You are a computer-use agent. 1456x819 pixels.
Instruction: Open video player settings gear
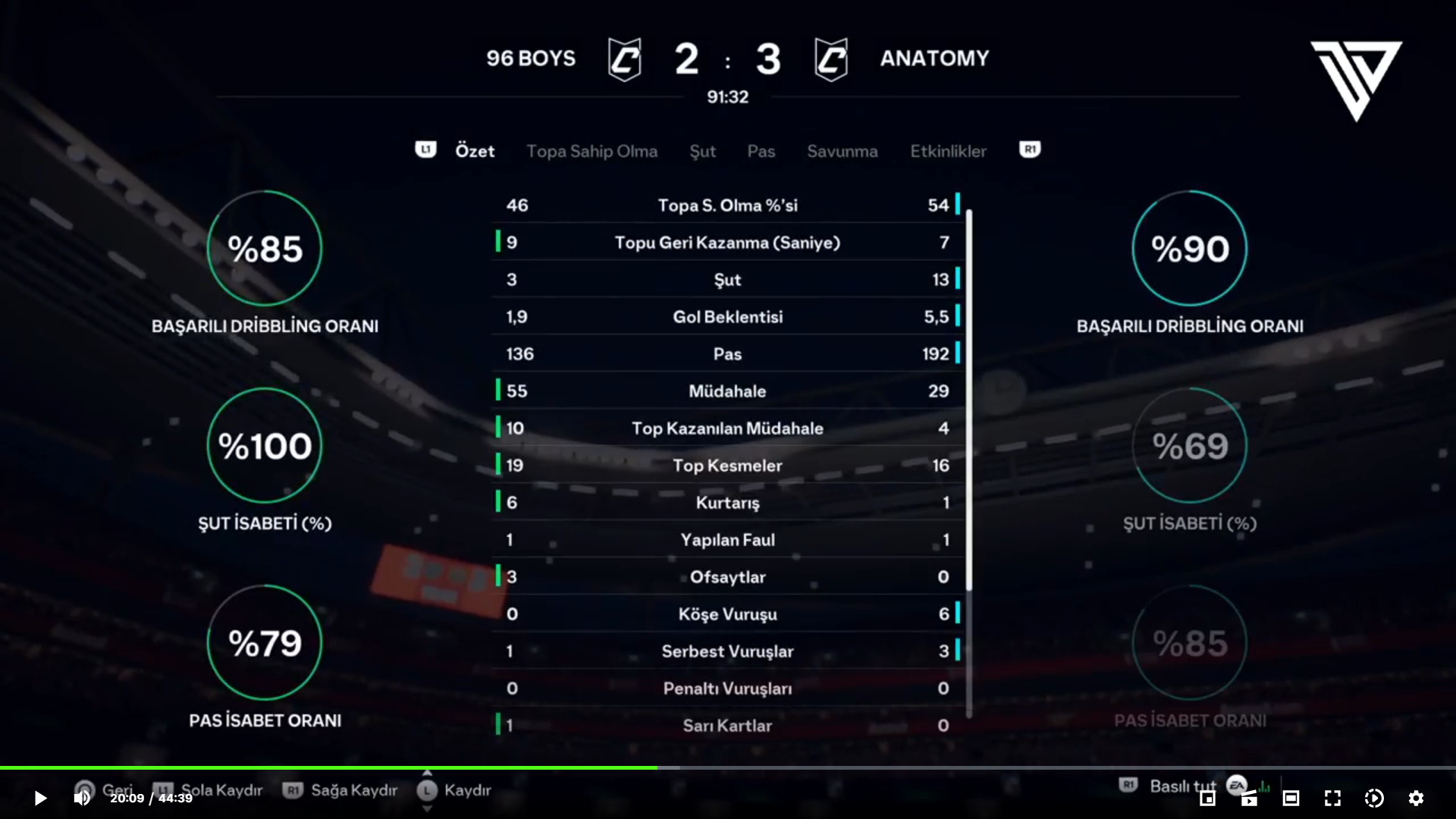coord(1416,798)
